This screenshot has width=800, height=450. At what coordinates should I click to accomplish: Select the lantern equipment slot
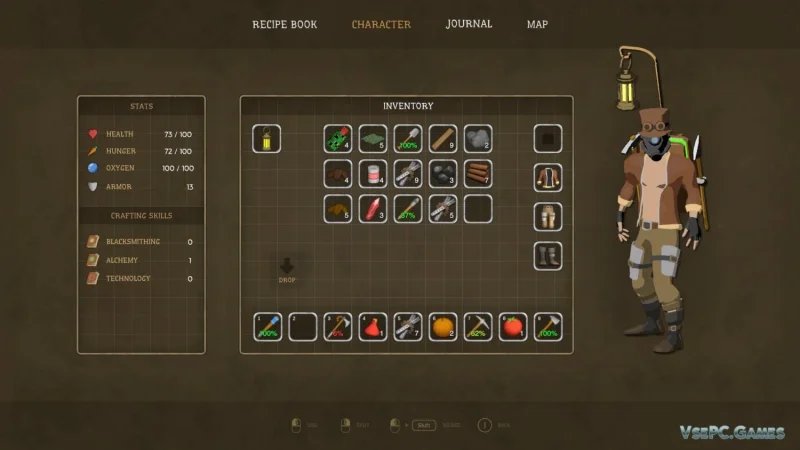(x=267, y=138)
